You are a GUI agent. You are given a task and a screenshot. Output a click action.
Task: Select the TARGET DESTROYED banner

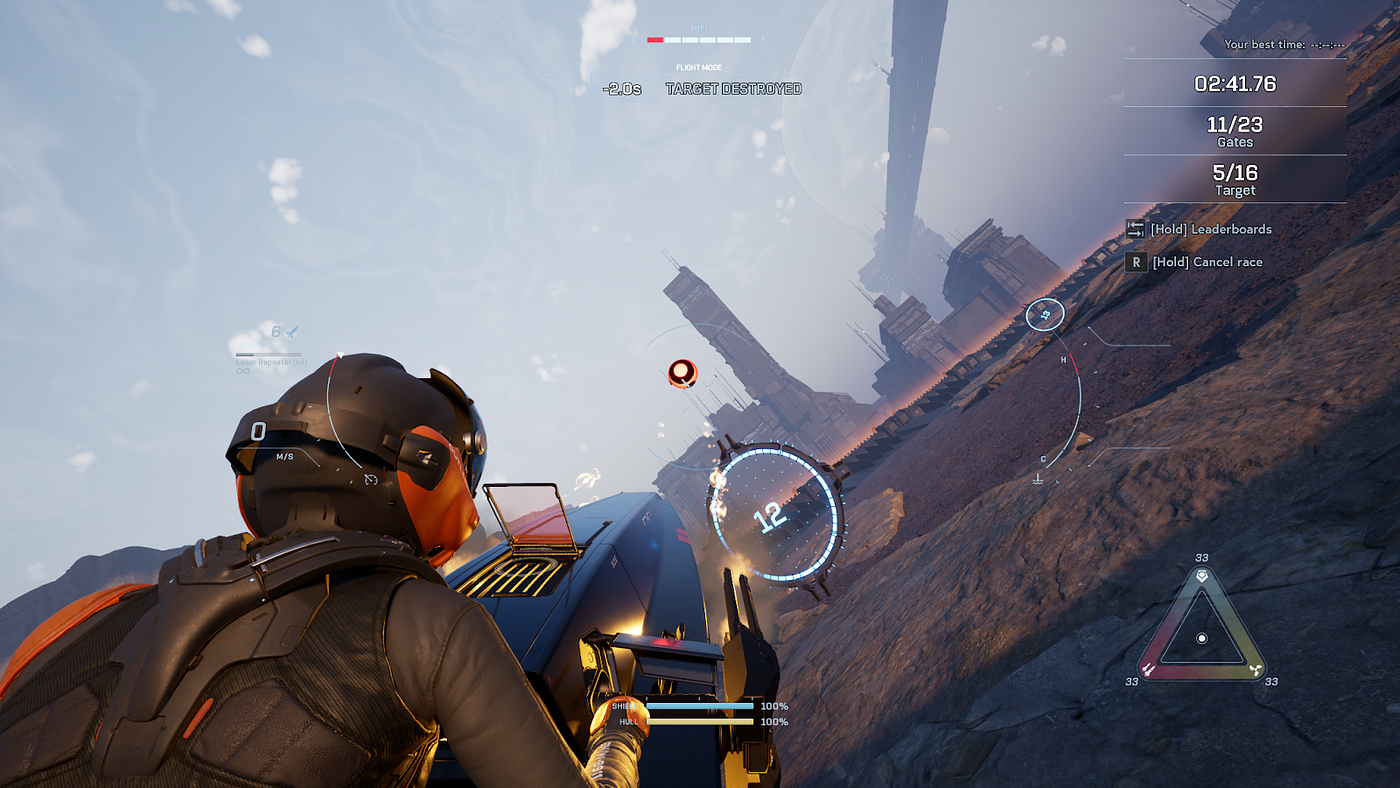coord(734,88)
